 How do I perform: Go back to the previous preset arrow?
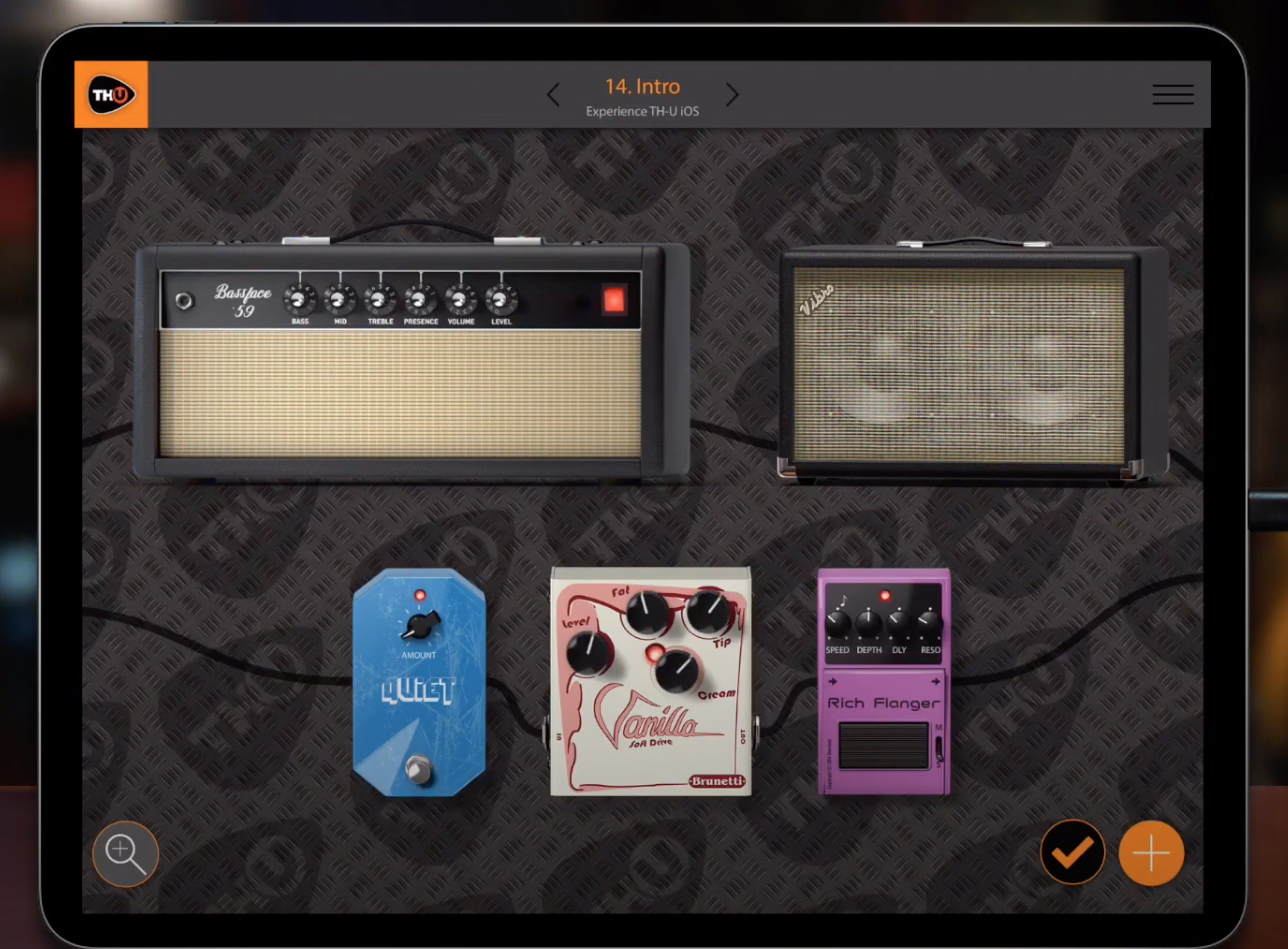click(x=553, y=94)
